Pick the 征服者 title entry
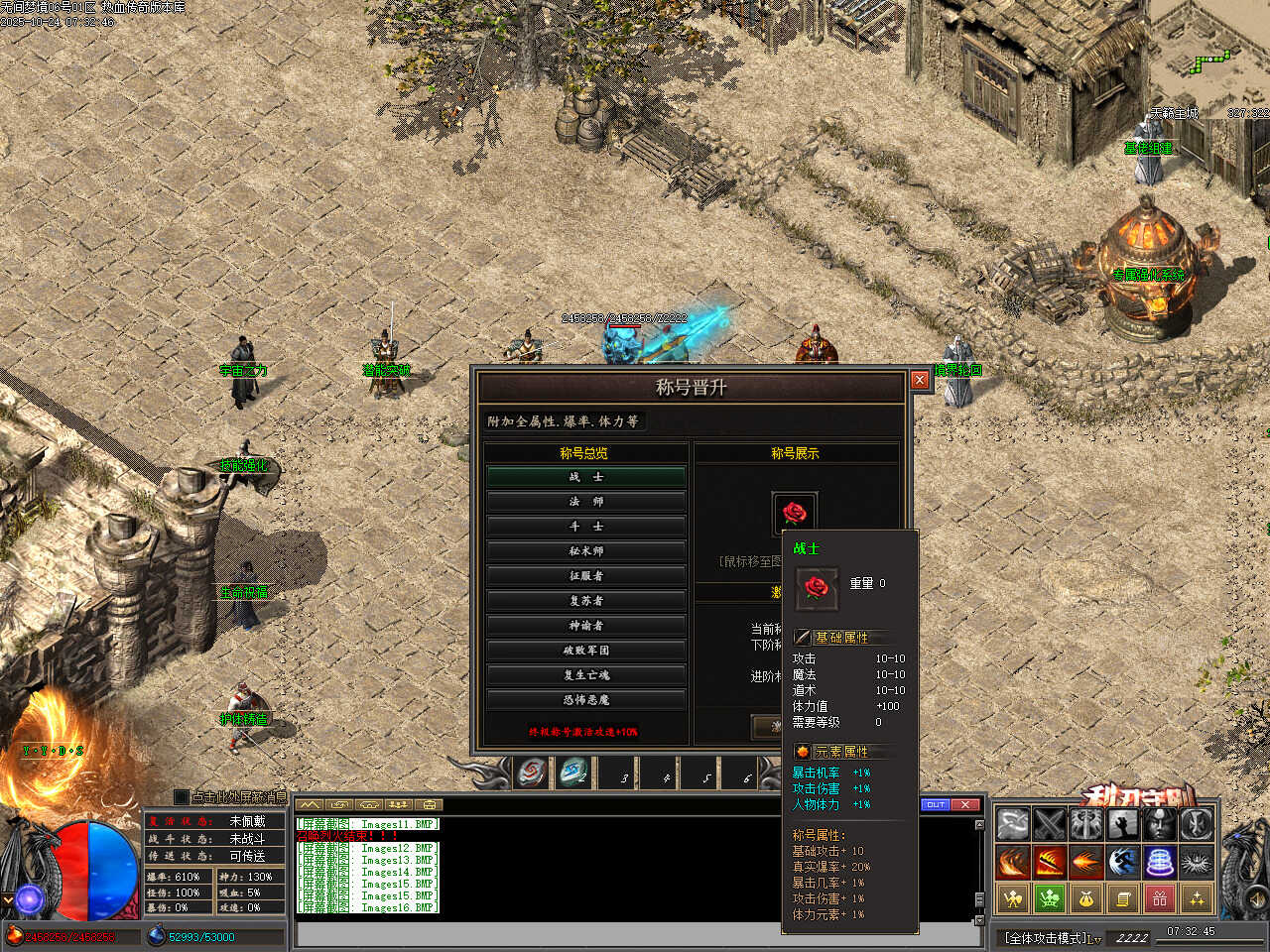Image resolution: width=1270 pixels, height=952 pixels. pos(585,576)
